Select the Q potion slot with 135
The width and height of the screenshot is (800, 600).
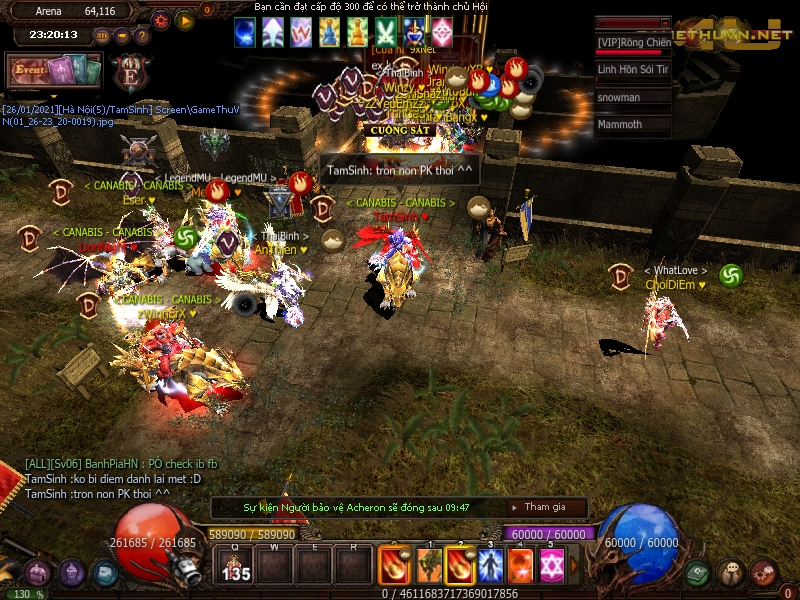(236, 566)
